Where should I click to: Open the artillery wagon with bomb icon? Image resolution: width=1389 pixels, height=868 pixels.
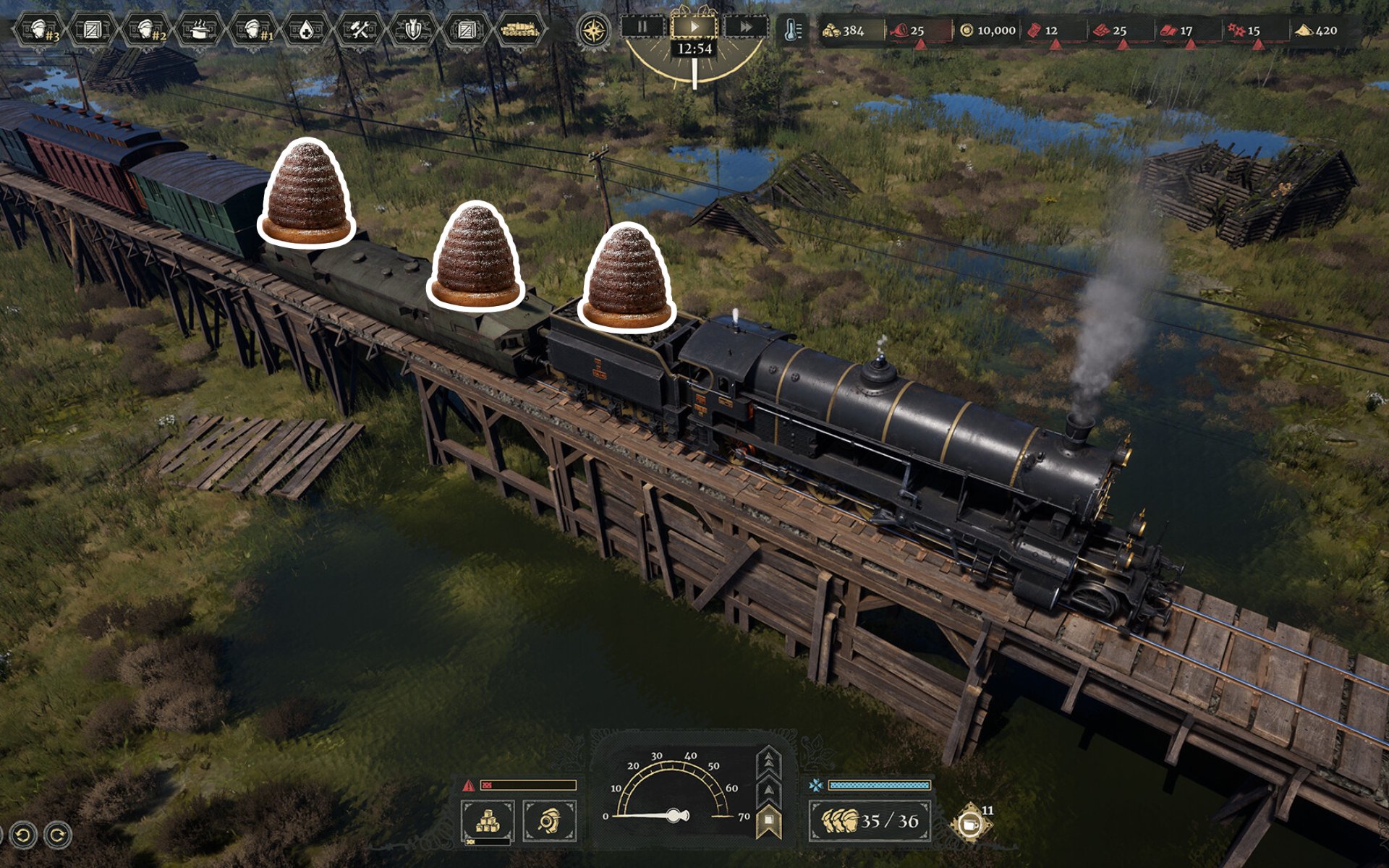pos(412,30)
